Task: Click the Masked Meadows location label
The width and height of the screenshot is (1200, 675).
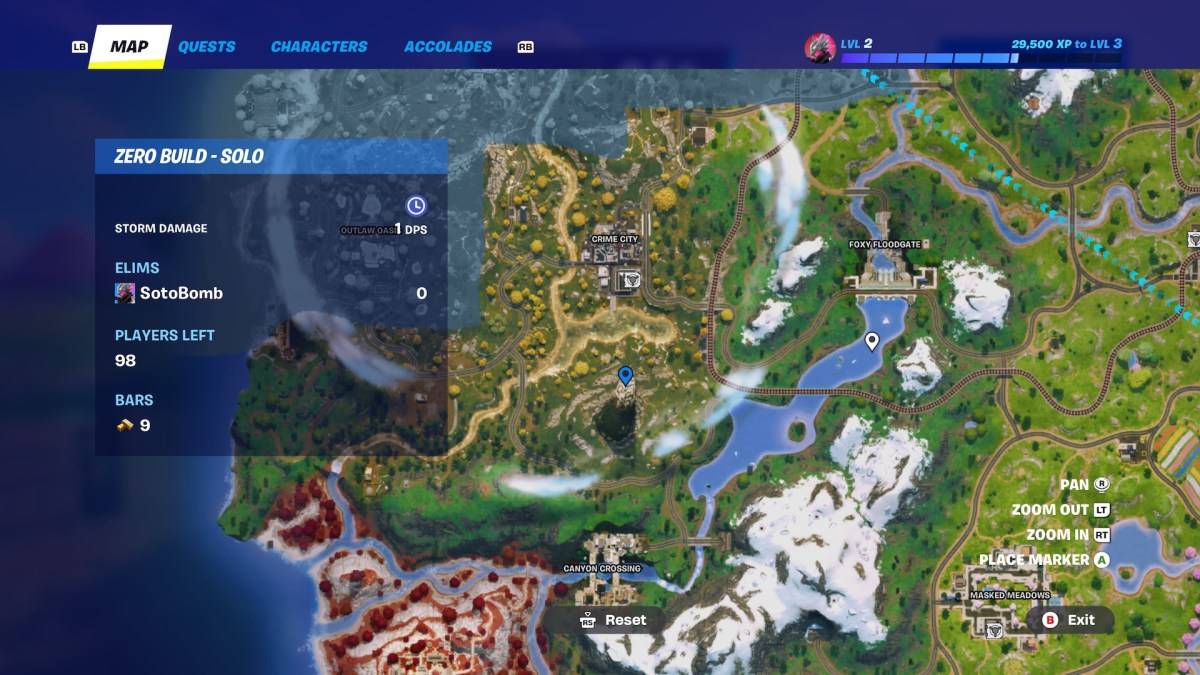Action: tap(1010, 595)
